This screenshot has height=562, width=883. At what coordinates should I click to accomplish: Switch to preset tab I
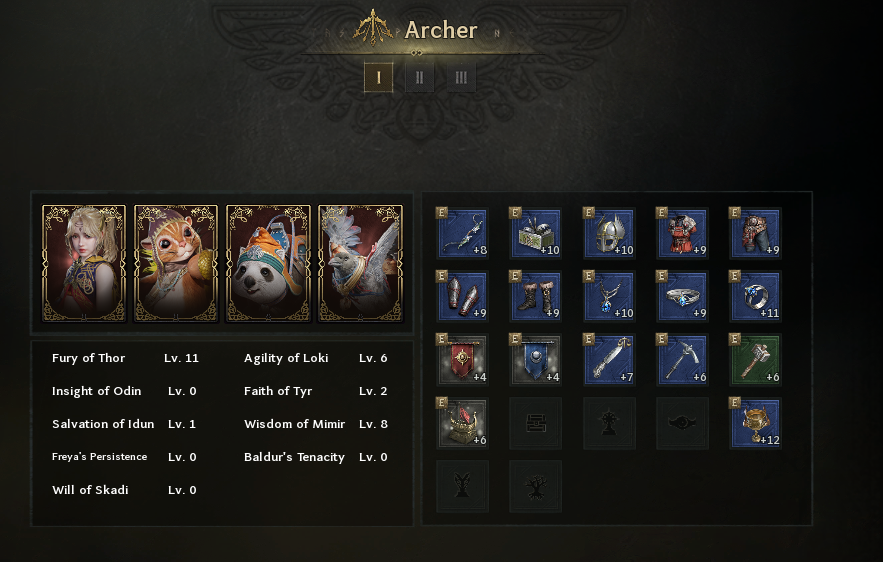pyautogui.click(x=378, y=78)
